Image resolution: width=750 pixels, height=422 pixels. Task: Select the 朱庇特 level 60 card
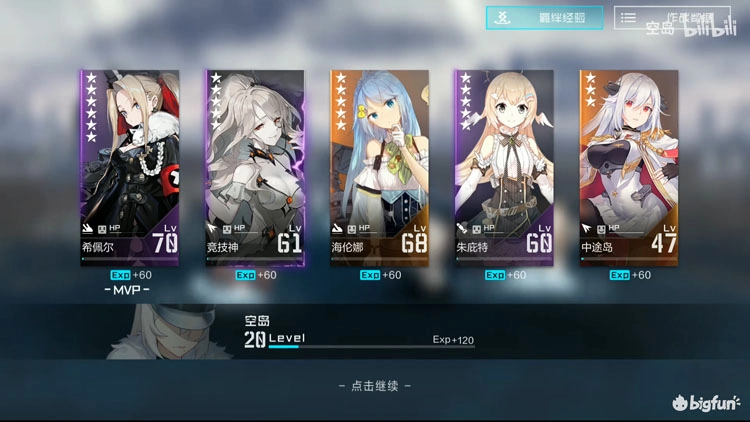point(503,166)
